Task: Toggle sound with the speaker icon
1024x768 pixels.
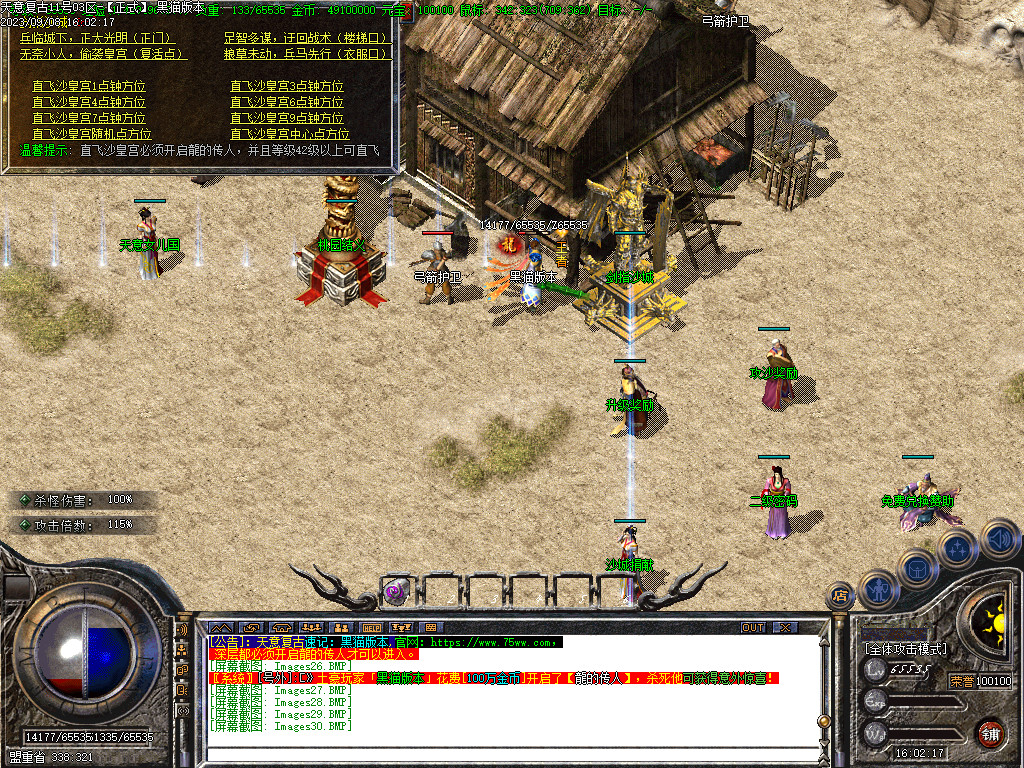Action: click(x=999, y=538)
